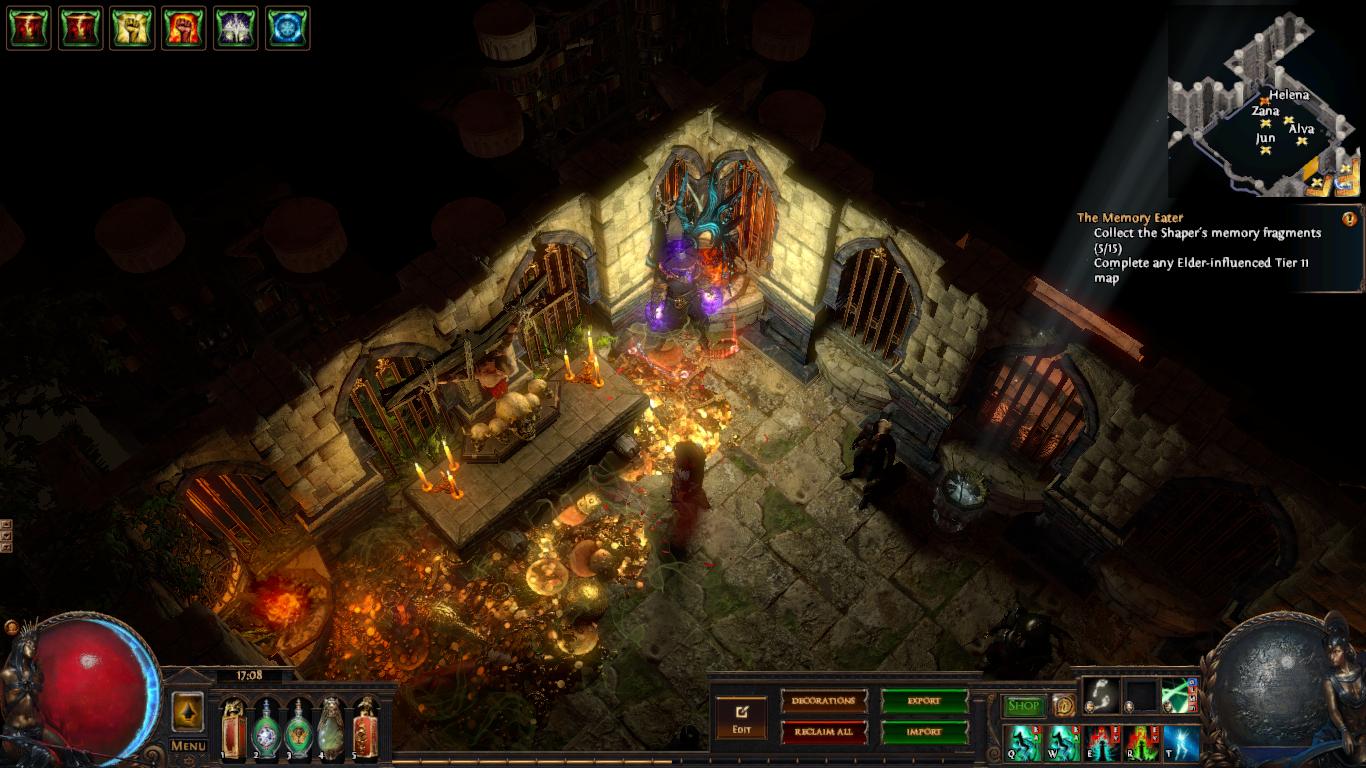Select the skill bound to the W slot
Screen dimensions: 1366x768
tap(1062, 743)
